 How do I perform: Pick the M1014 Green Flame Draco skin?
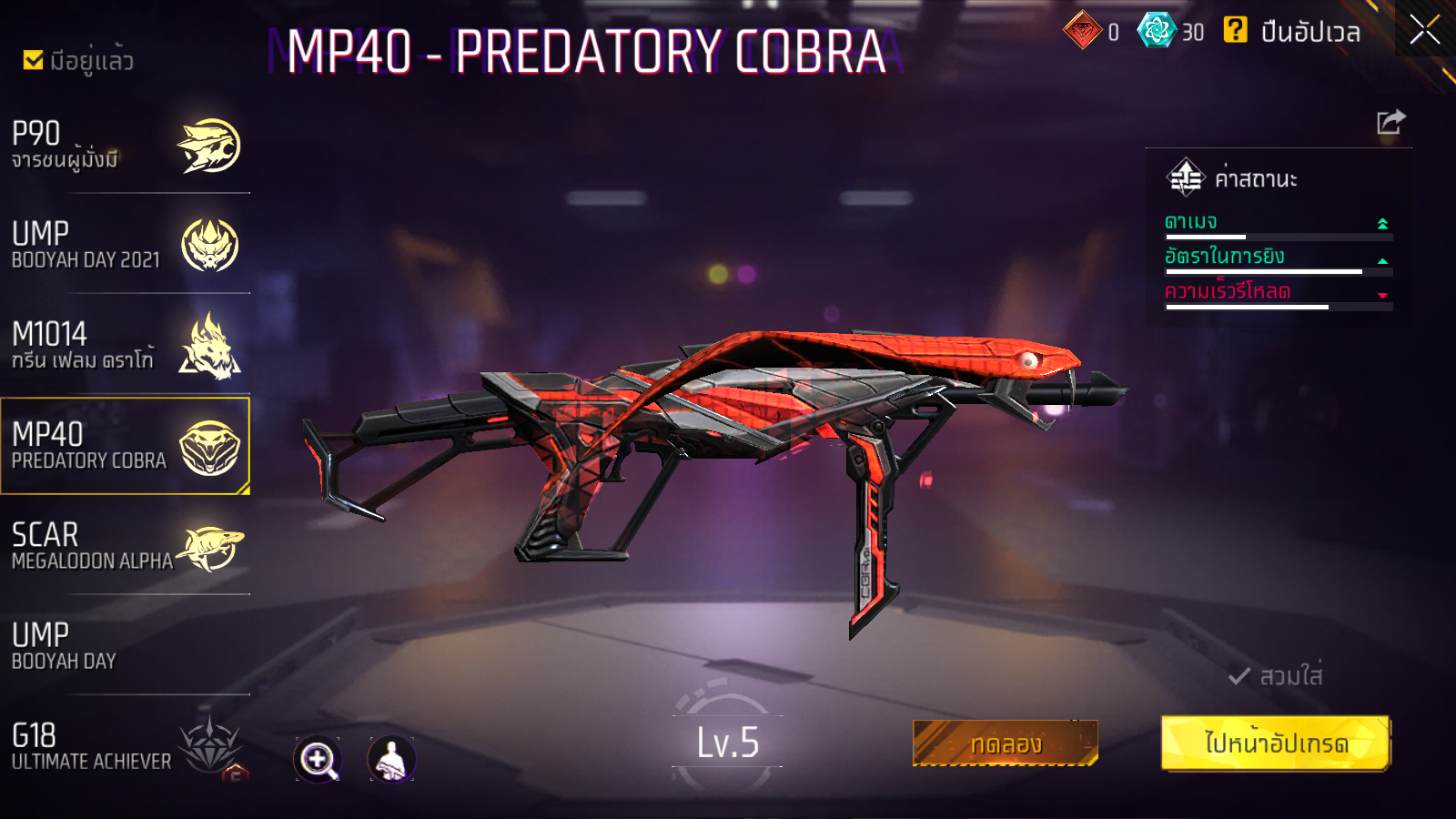[126, 346]
